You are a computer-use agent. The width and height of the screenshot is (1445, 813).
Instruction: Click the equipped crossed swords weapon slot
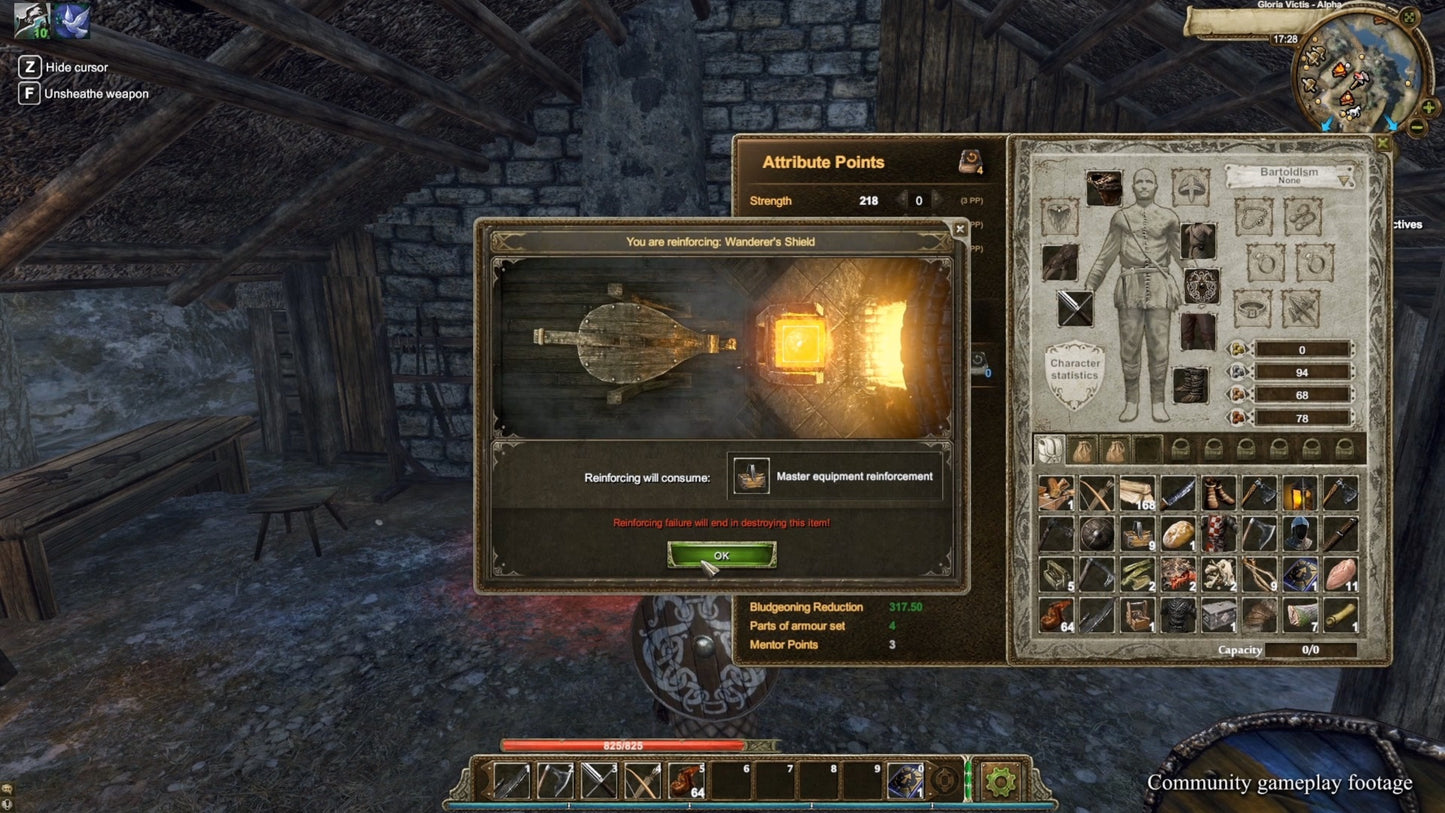click(1075, 308)
